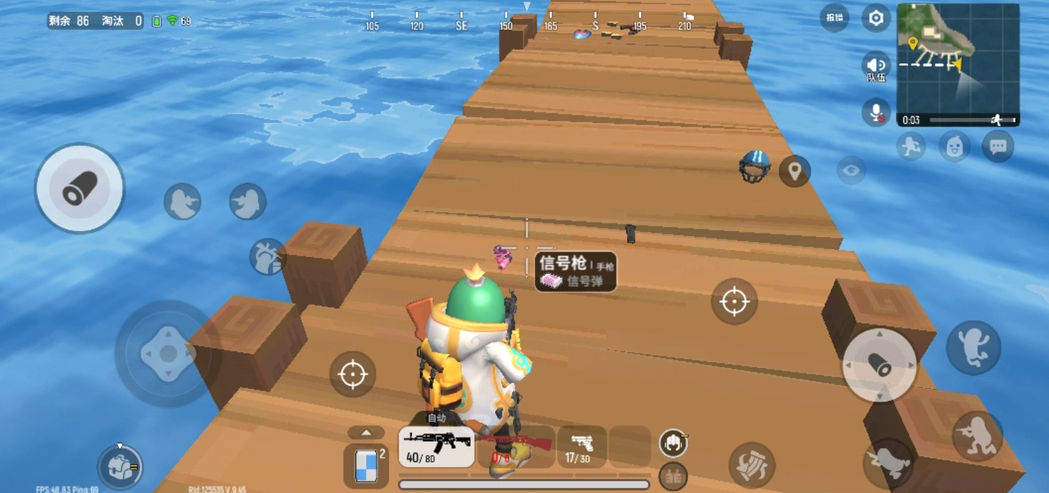Fire with the left bullet button

pos(79,189)
